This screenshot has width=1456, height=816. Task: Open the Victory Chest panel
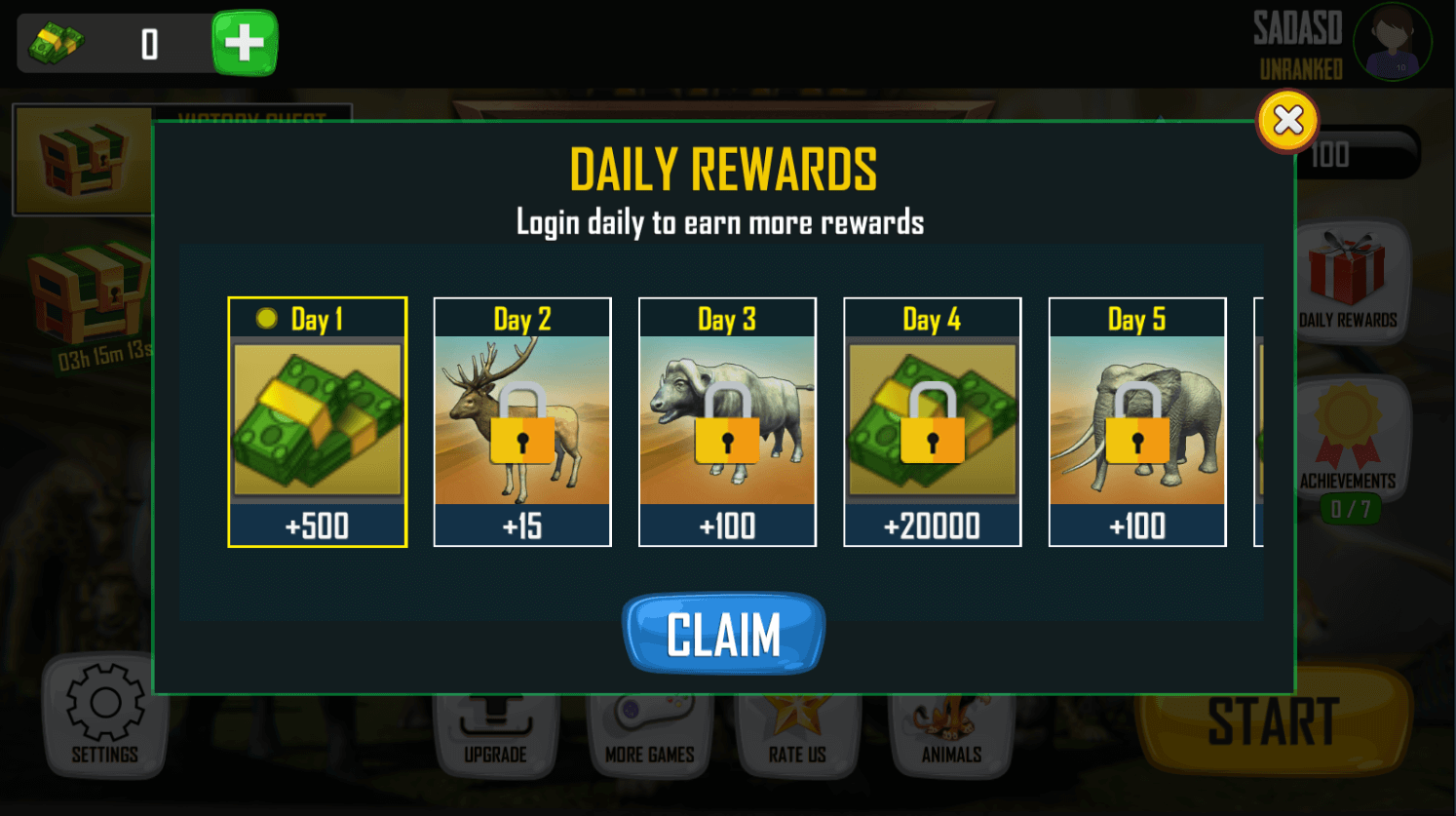pyautogui.click(x=83, y=161)
